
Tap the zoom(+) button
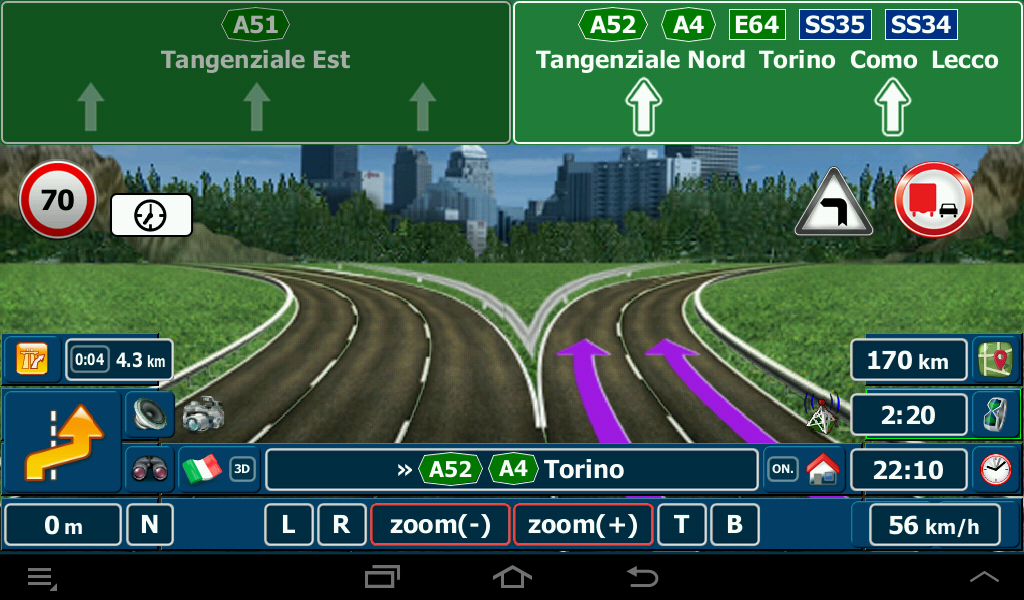(582, 525)
